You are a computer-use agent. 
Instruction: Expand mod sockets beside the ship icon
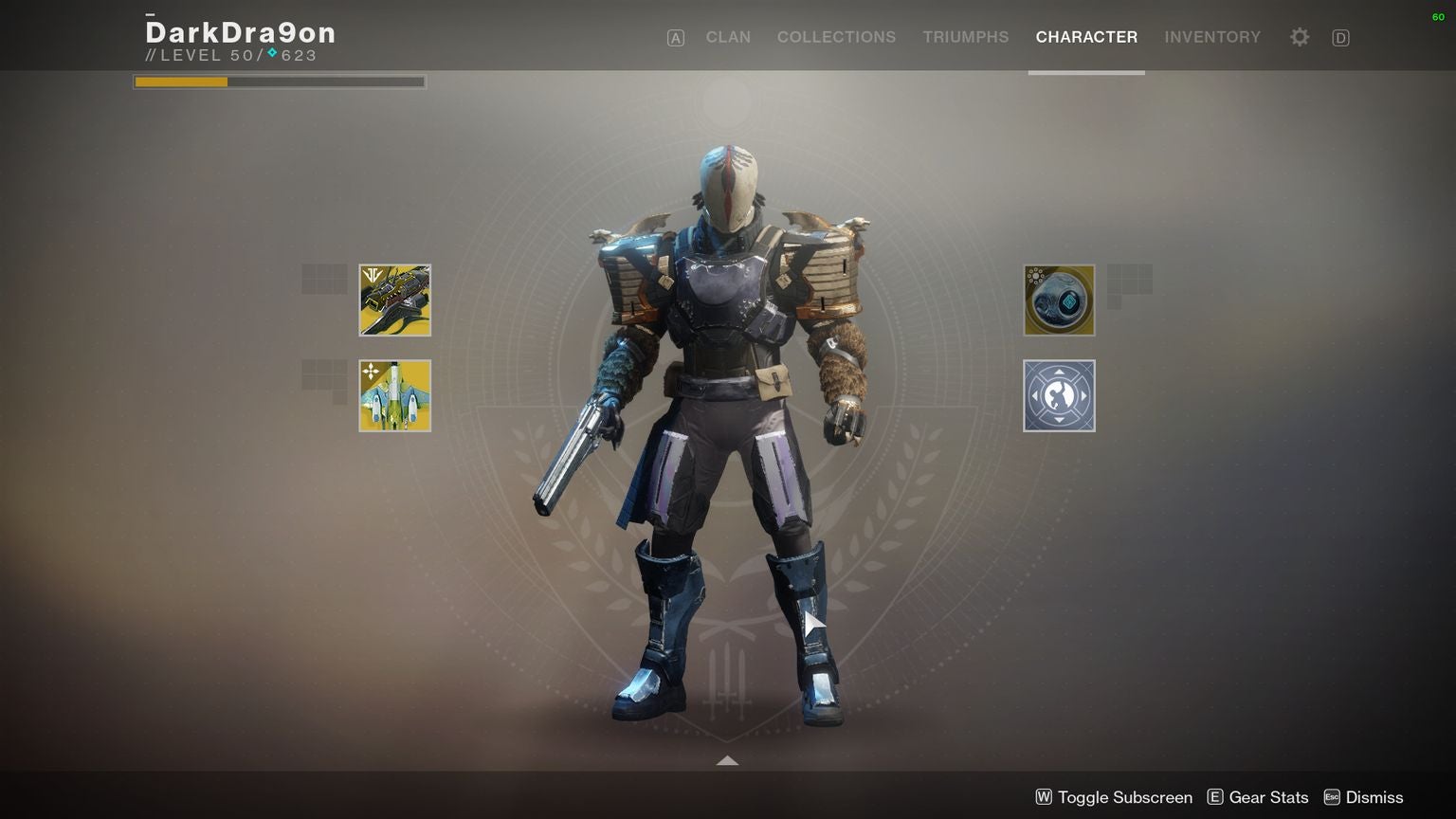(326, 377)
